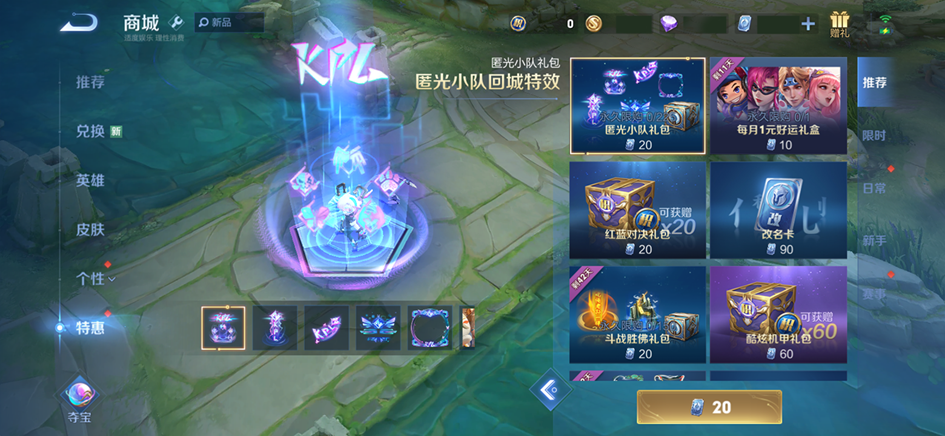This screenshot has width=945, height=436.
Task: Open the 赠礼 gift box button
Action: (x=839, y=24)
